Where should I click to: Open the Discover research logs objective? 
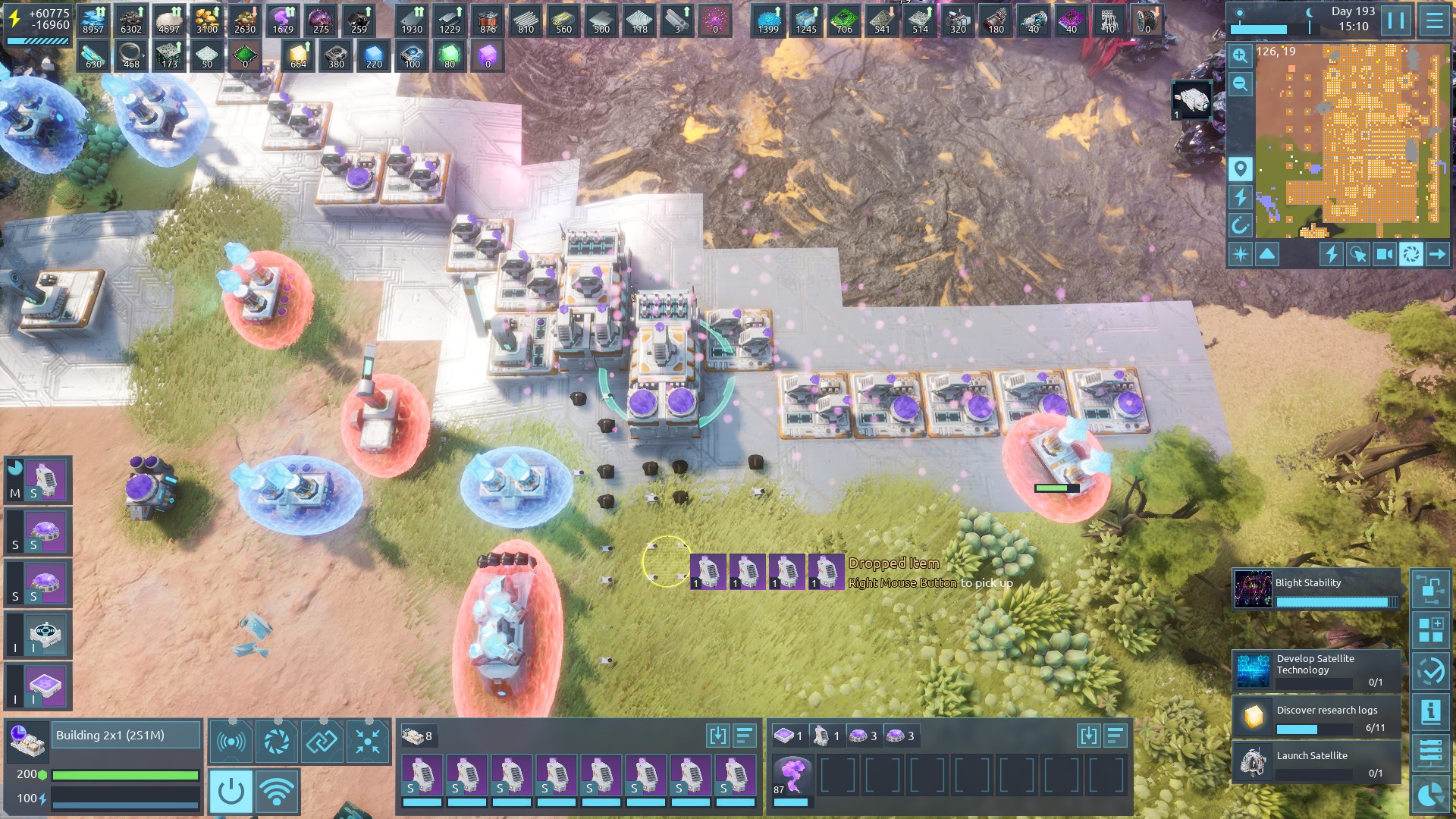pyautogui.click(x=1316, y=717)
